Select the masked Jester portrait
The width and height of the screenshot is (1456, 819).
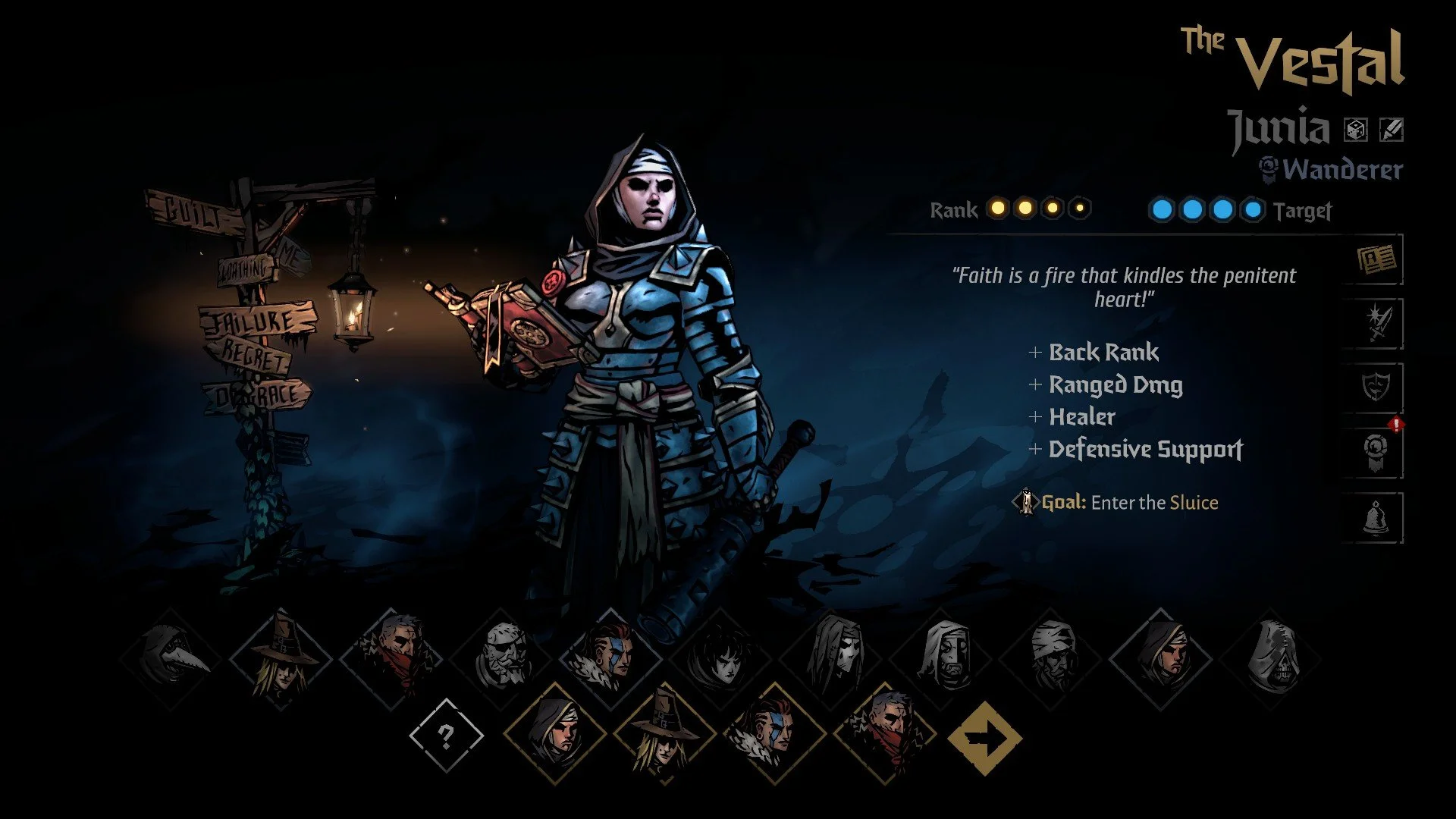(x=832, y=658)
